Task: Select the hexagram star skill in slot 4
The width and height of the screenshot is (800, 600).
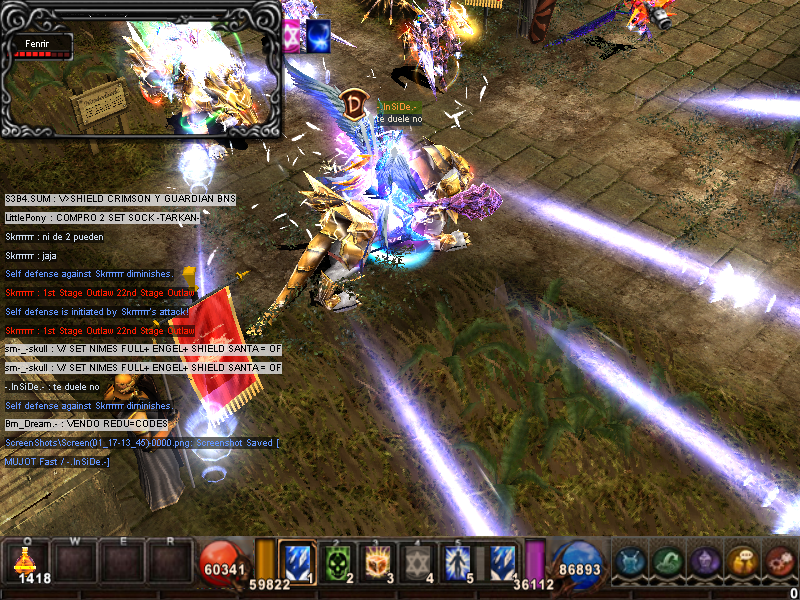Action: tap(420, 563)
